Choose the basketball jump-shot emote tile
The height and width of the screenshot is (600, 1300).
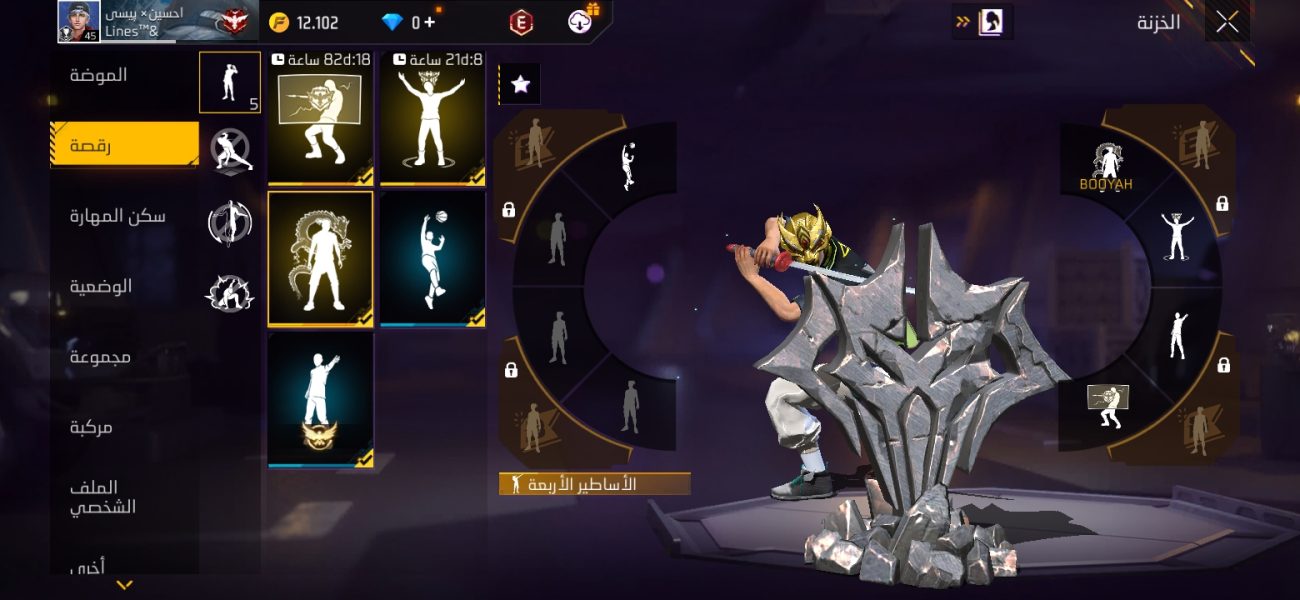click(432, 259)
